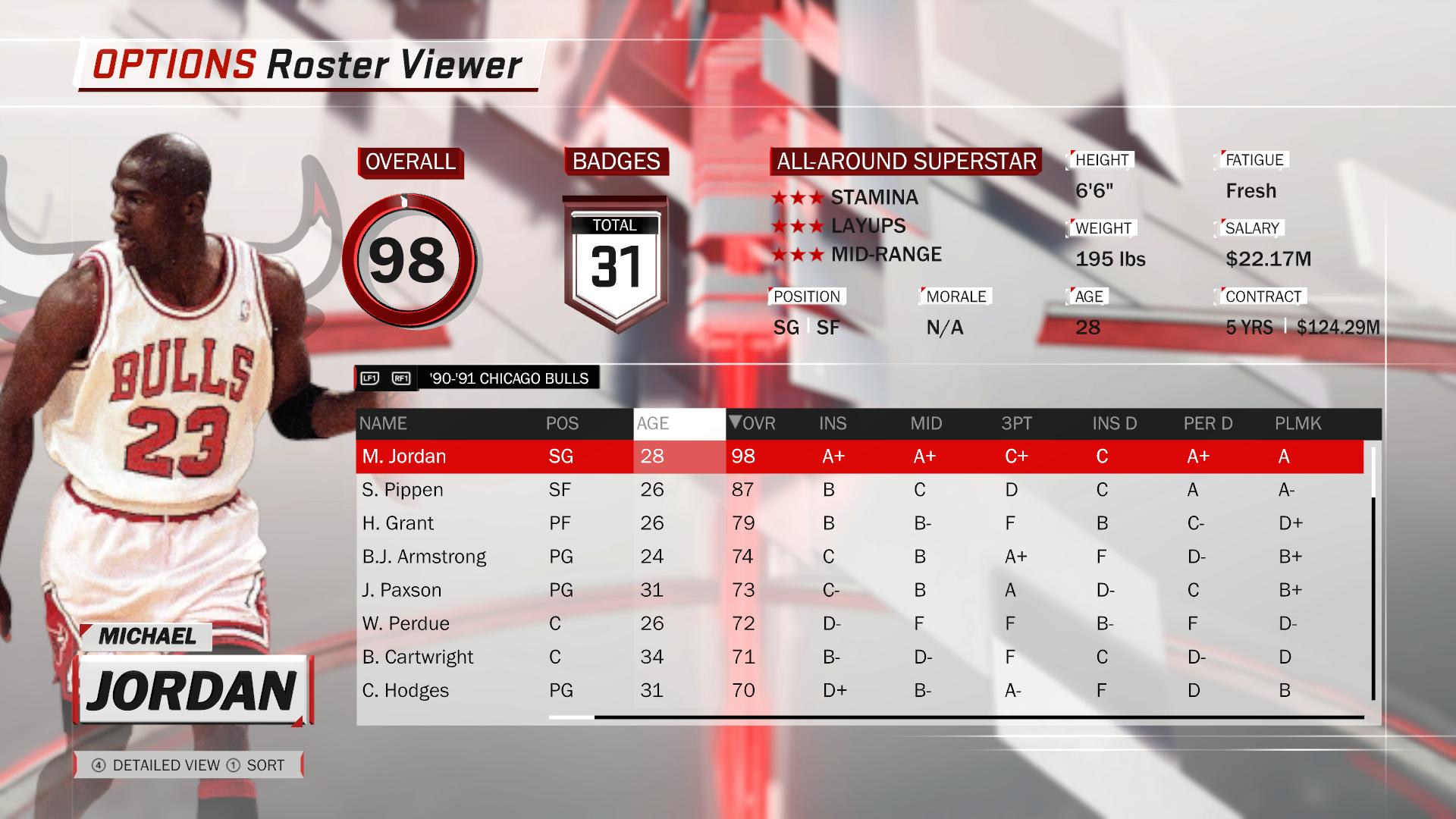Sort players by 3PT column

coord(1016,424)
